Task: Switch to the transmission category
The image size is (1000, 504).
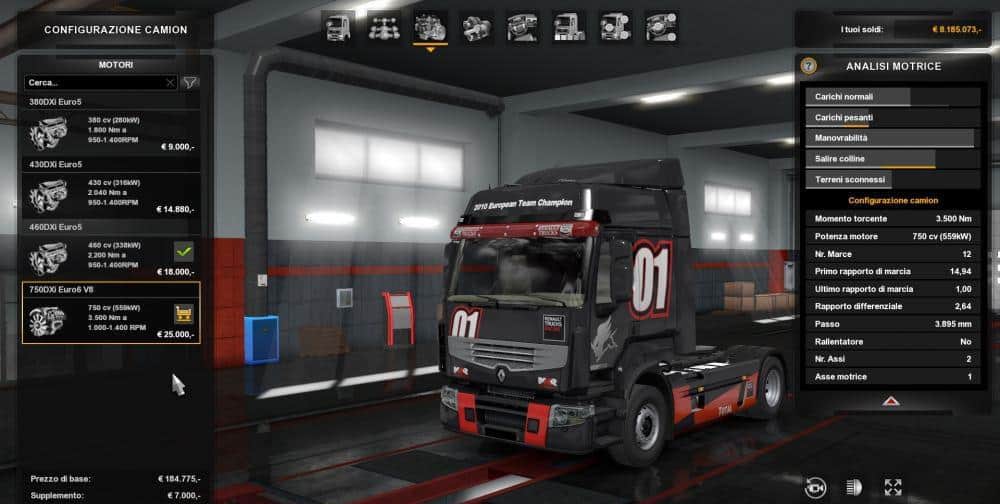Action: pyautogui.click(x=477, y=27)
